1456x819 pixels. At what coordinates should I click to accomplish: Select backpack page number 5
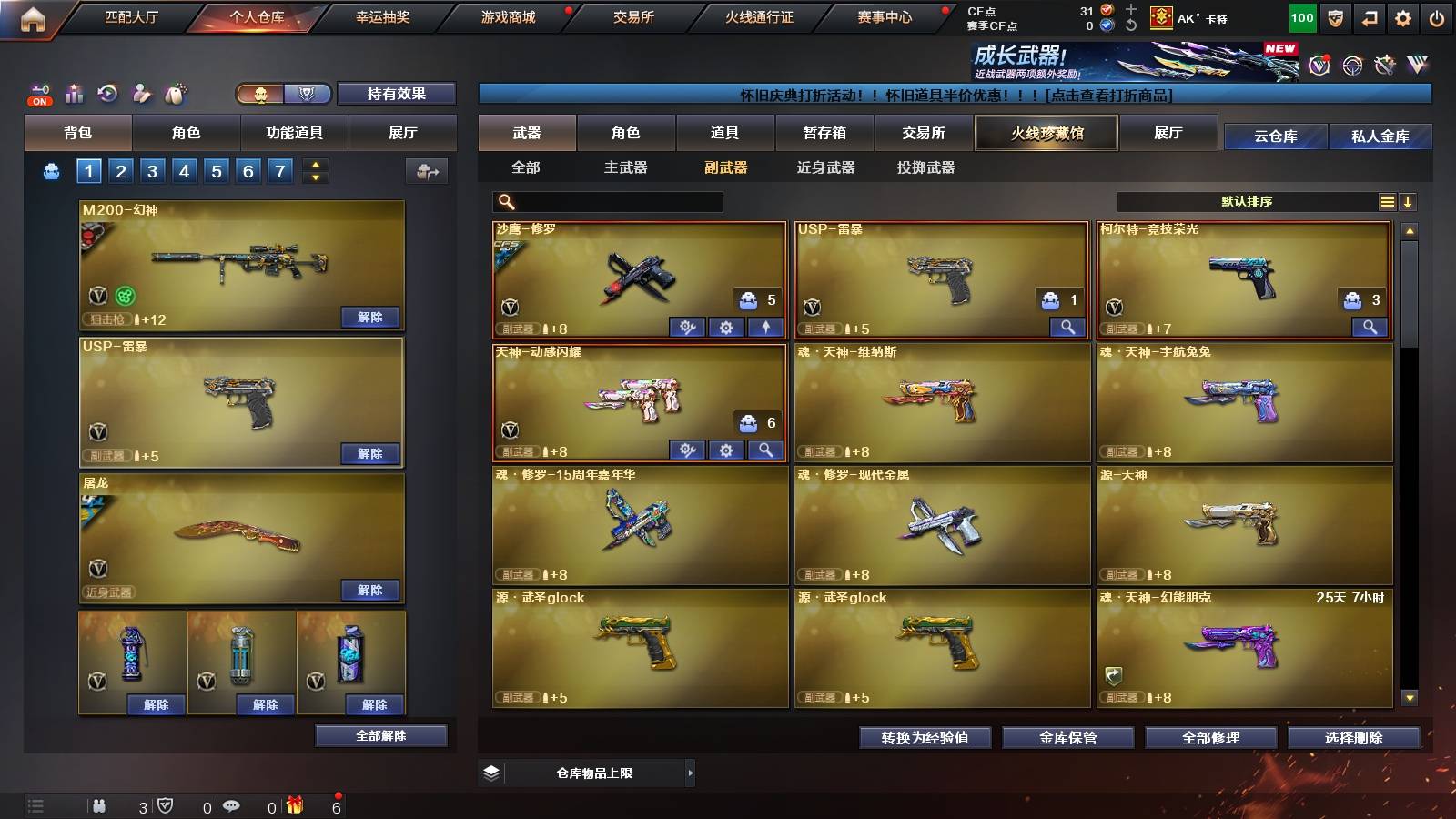[x=215, y=170]
